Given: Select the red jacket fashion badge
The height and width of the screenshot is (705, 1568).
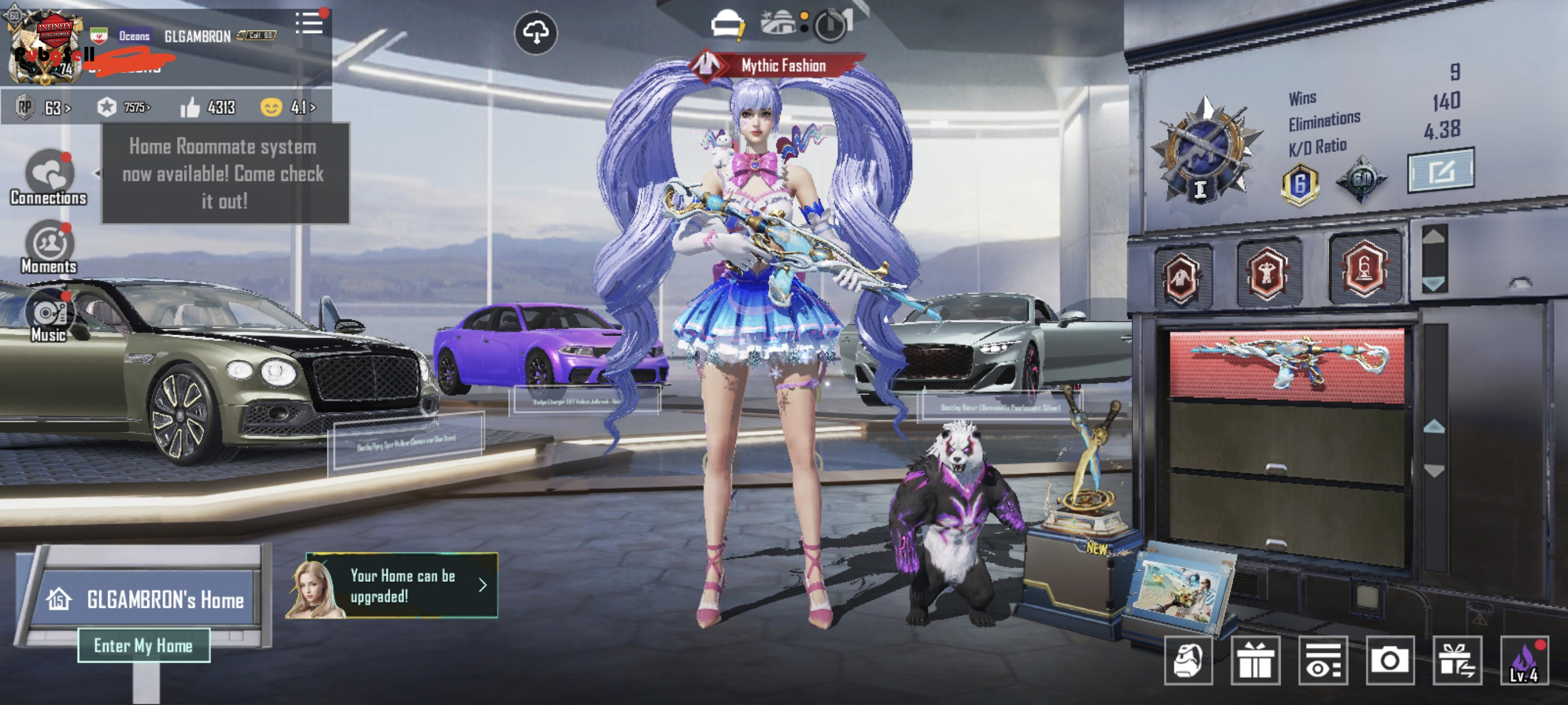Looking at the screenshot, I should (x=1181, y=277).
